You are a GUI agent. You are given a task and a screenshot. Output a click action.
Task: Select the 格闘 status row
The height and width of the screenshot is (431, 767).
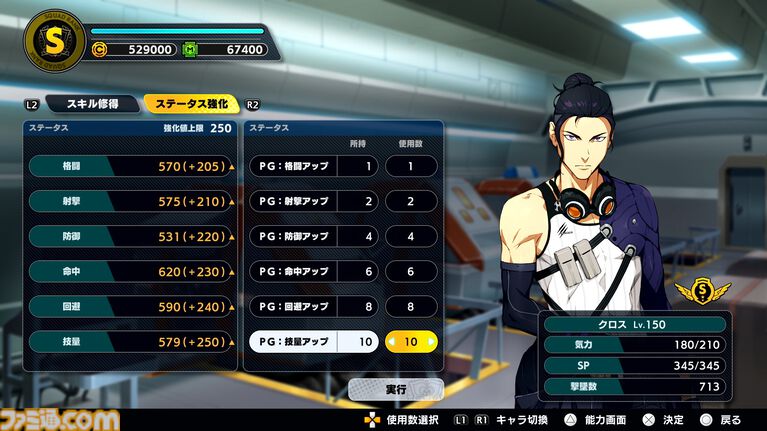[x=133, y=166]
